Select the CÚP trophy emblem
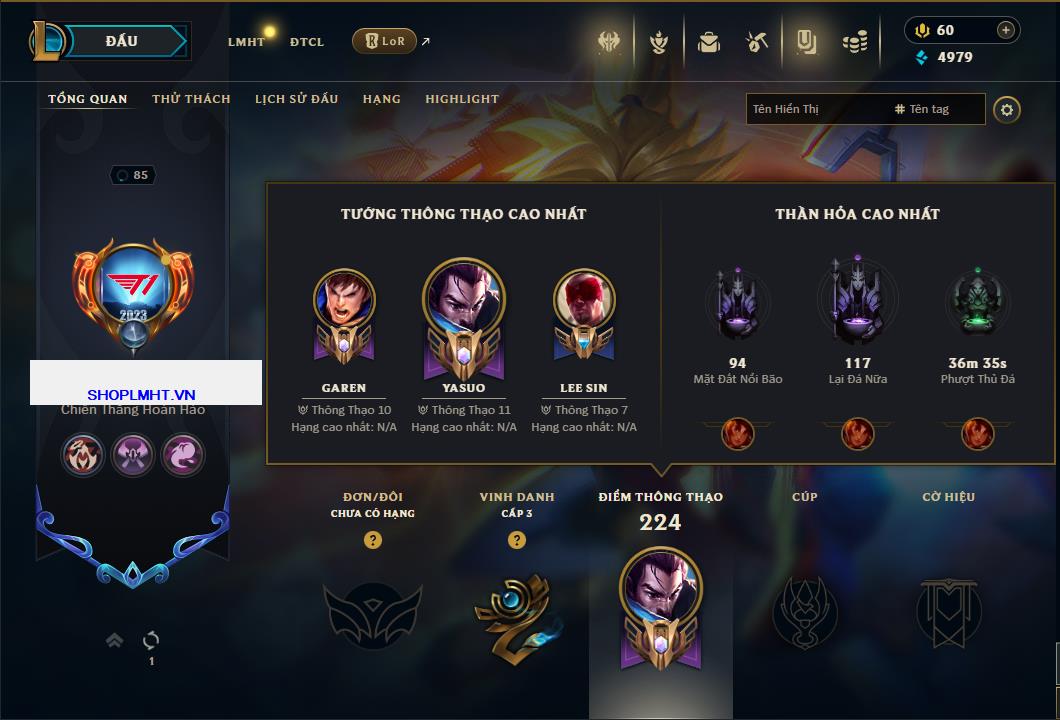Viewport: 1060px width, 720px height. 805,610
